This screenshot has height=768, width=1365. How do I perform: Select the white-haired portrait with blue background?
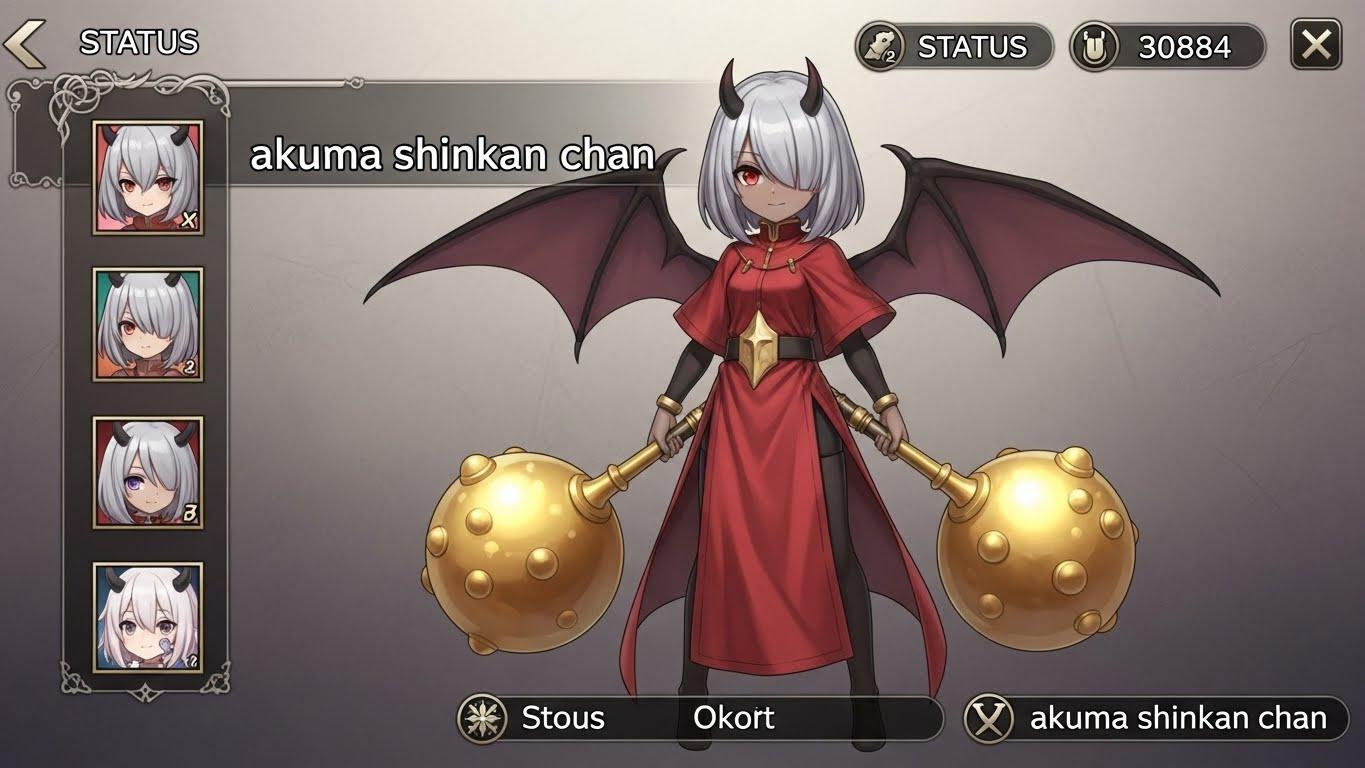click(148, 617)
